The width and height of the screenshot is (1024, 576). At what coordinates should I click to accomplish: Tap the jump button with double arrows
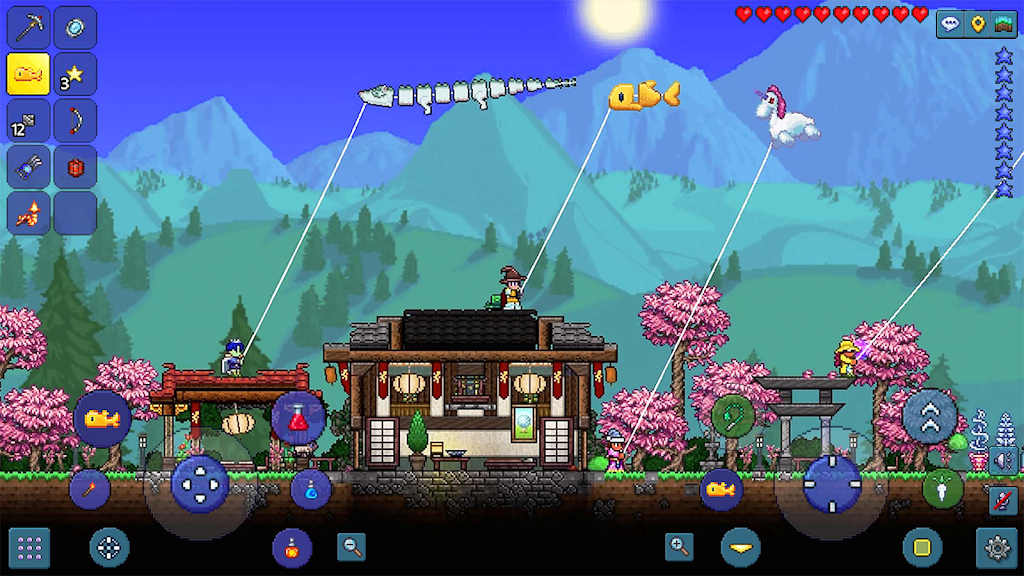pyautogui.click(x=930, y=414)
